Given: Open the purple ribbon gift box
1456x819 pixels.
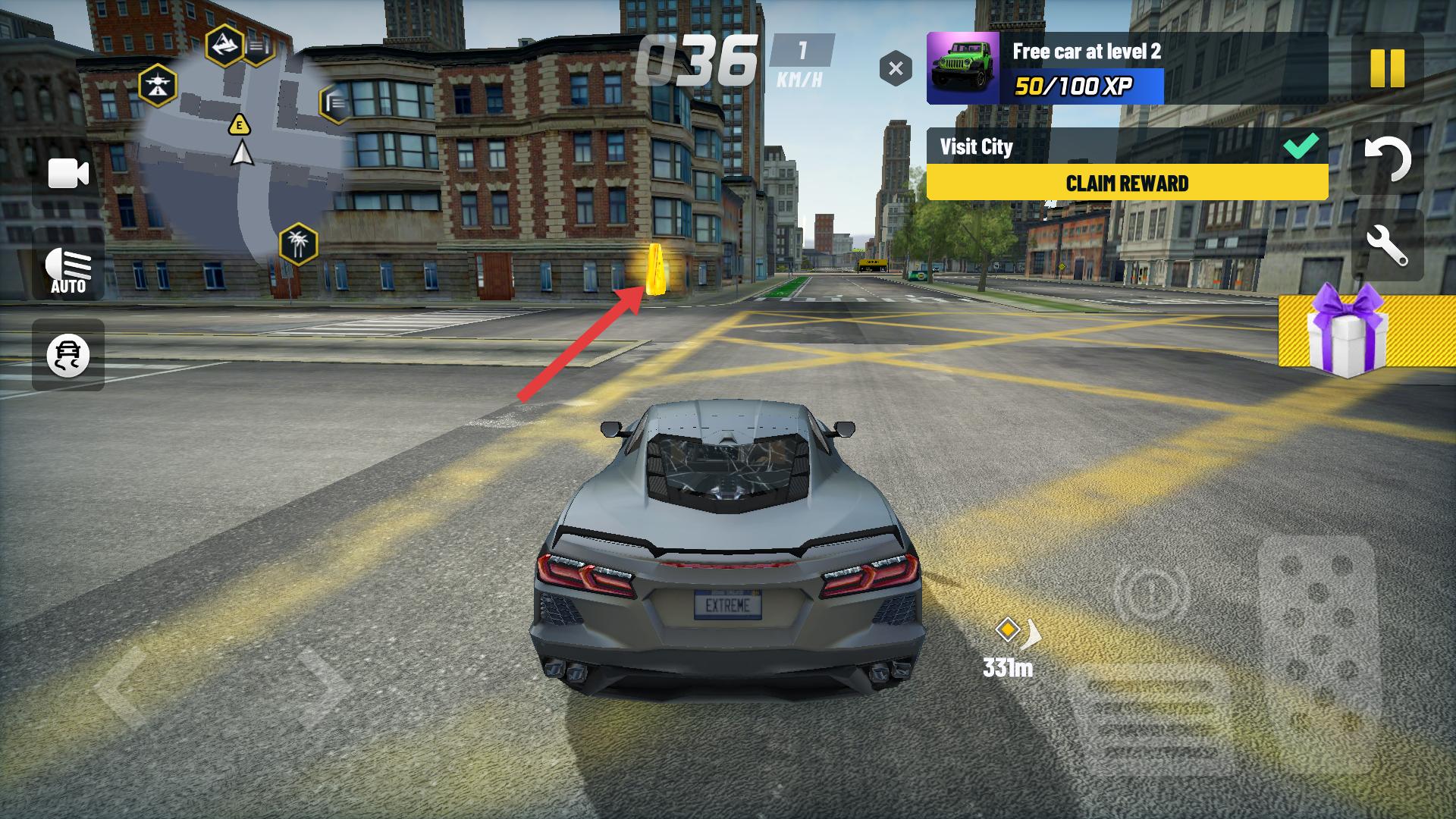Looking at the screenshot, I should pyautogui.click(x=1347, y=331).
